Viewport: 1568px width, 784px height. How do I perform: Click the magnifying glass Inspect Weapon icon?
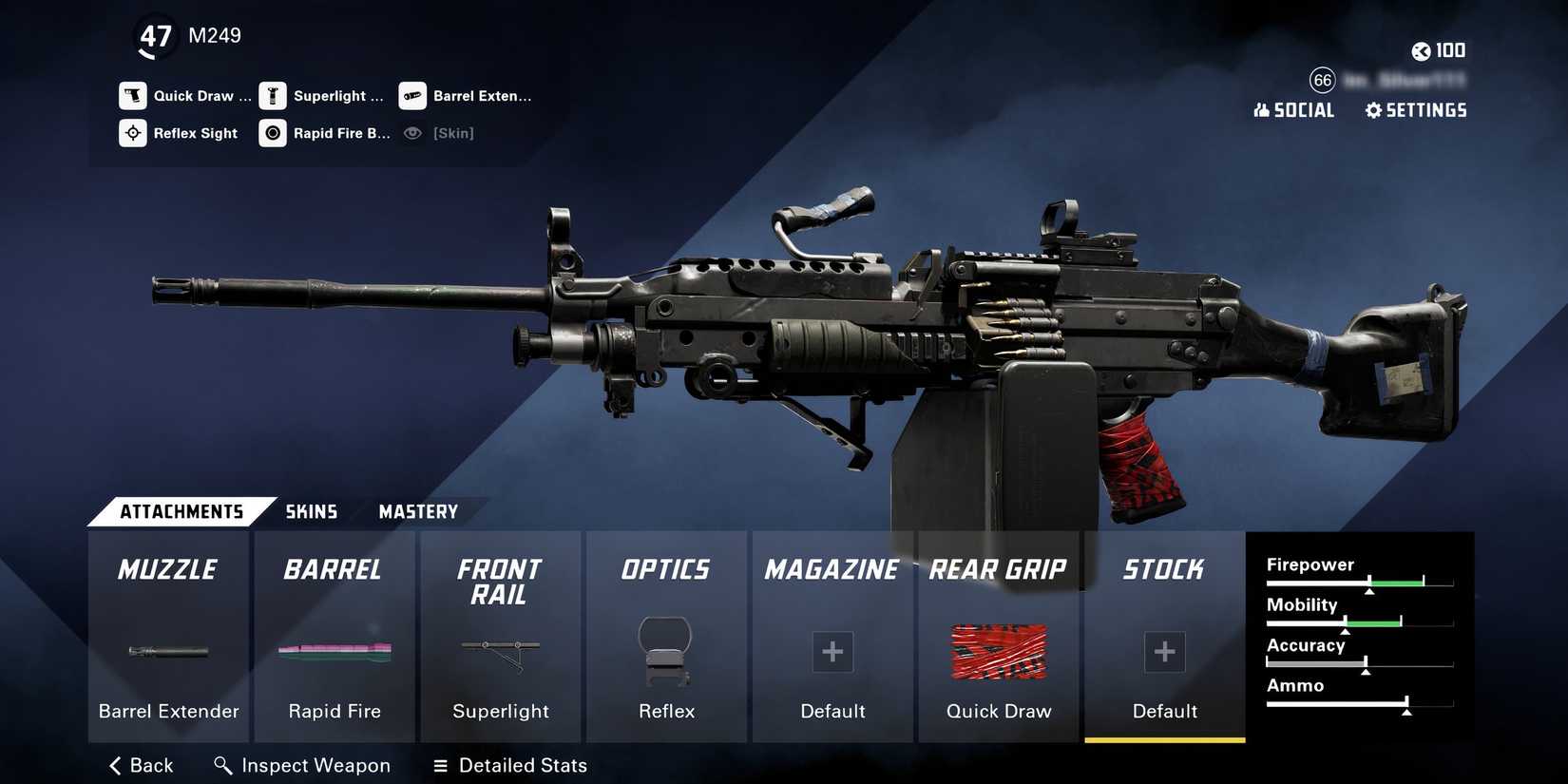pos(222,765)
